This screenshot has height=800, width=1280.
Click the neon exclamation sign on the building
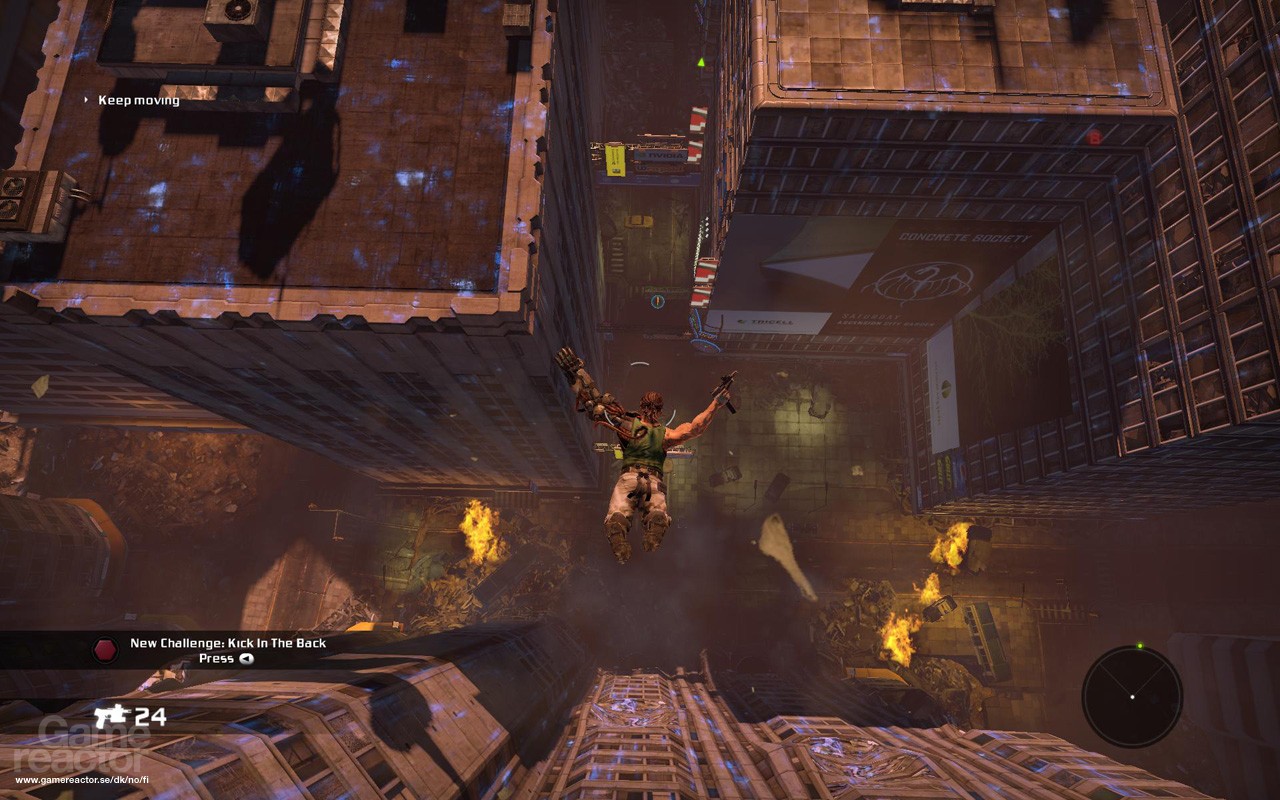point(657,300)
